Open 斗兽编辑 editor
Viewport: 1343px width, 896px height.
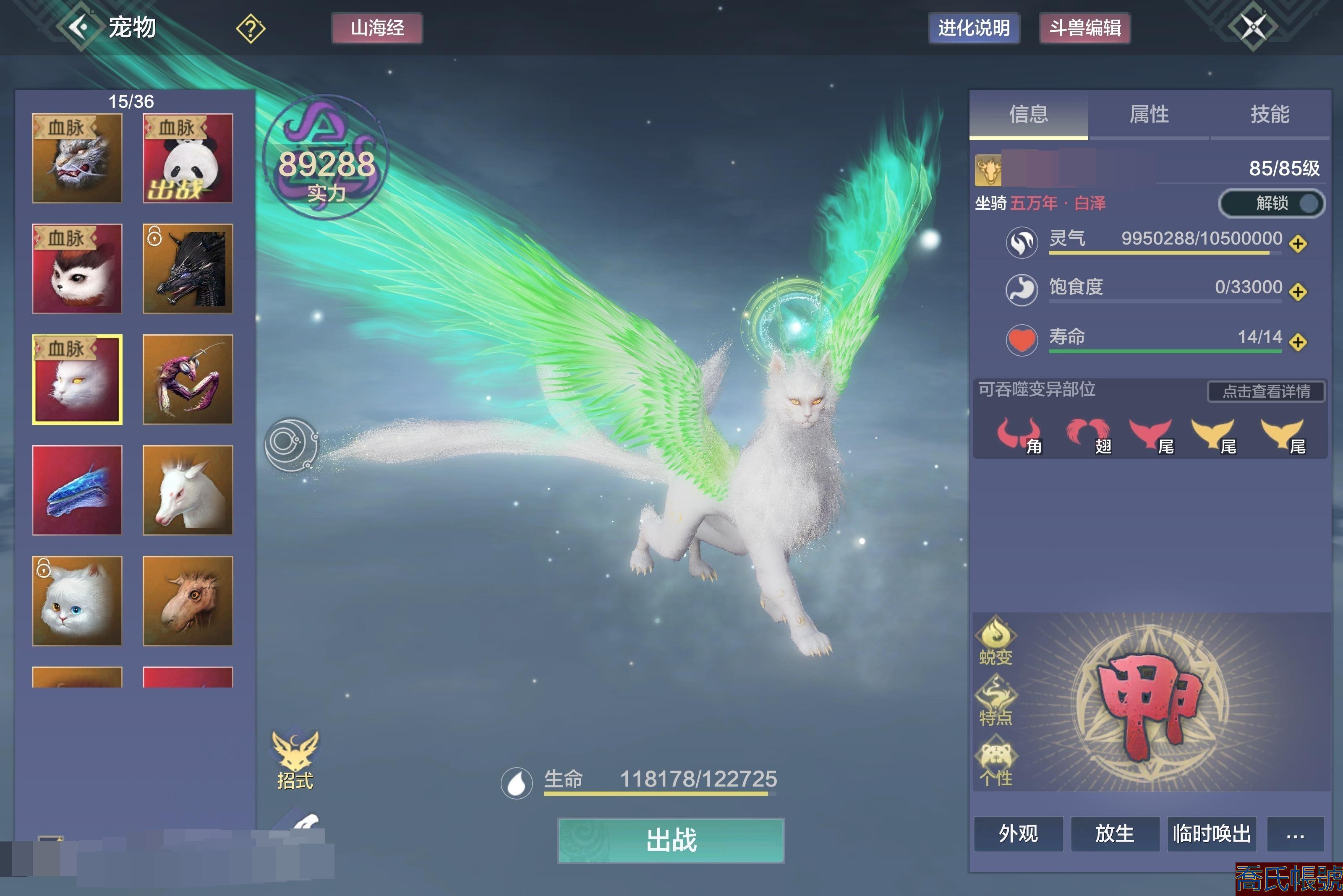1084,28
